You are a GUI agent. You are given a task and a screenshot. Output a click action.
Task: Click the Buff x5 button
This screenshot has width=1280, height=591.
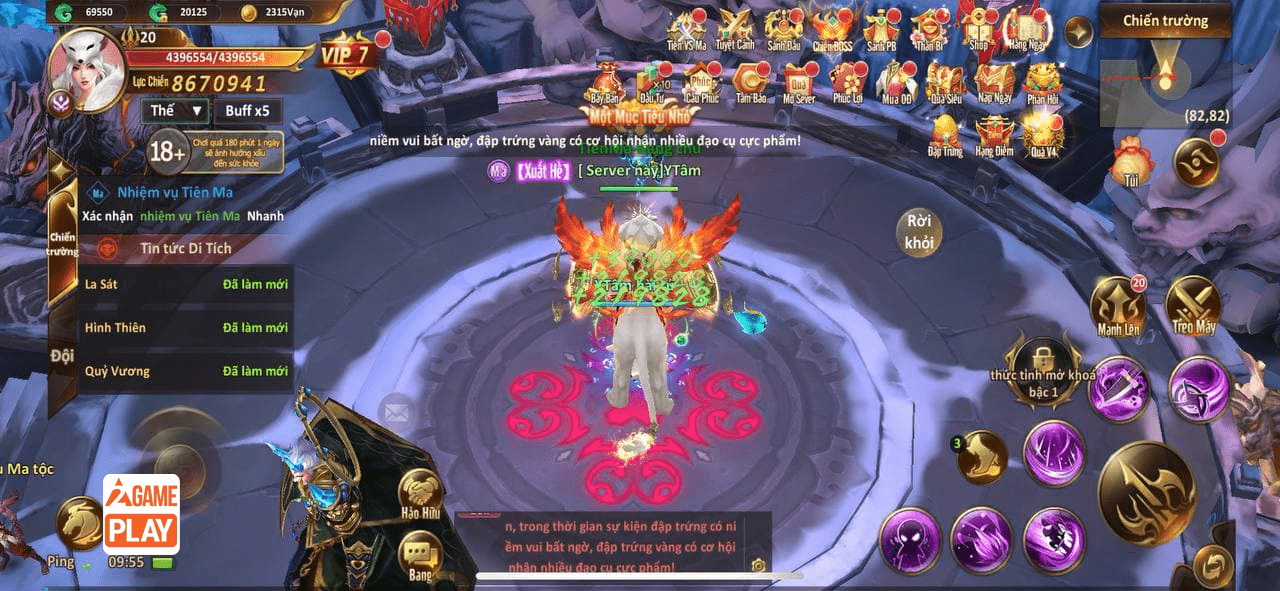coord(247,111)
